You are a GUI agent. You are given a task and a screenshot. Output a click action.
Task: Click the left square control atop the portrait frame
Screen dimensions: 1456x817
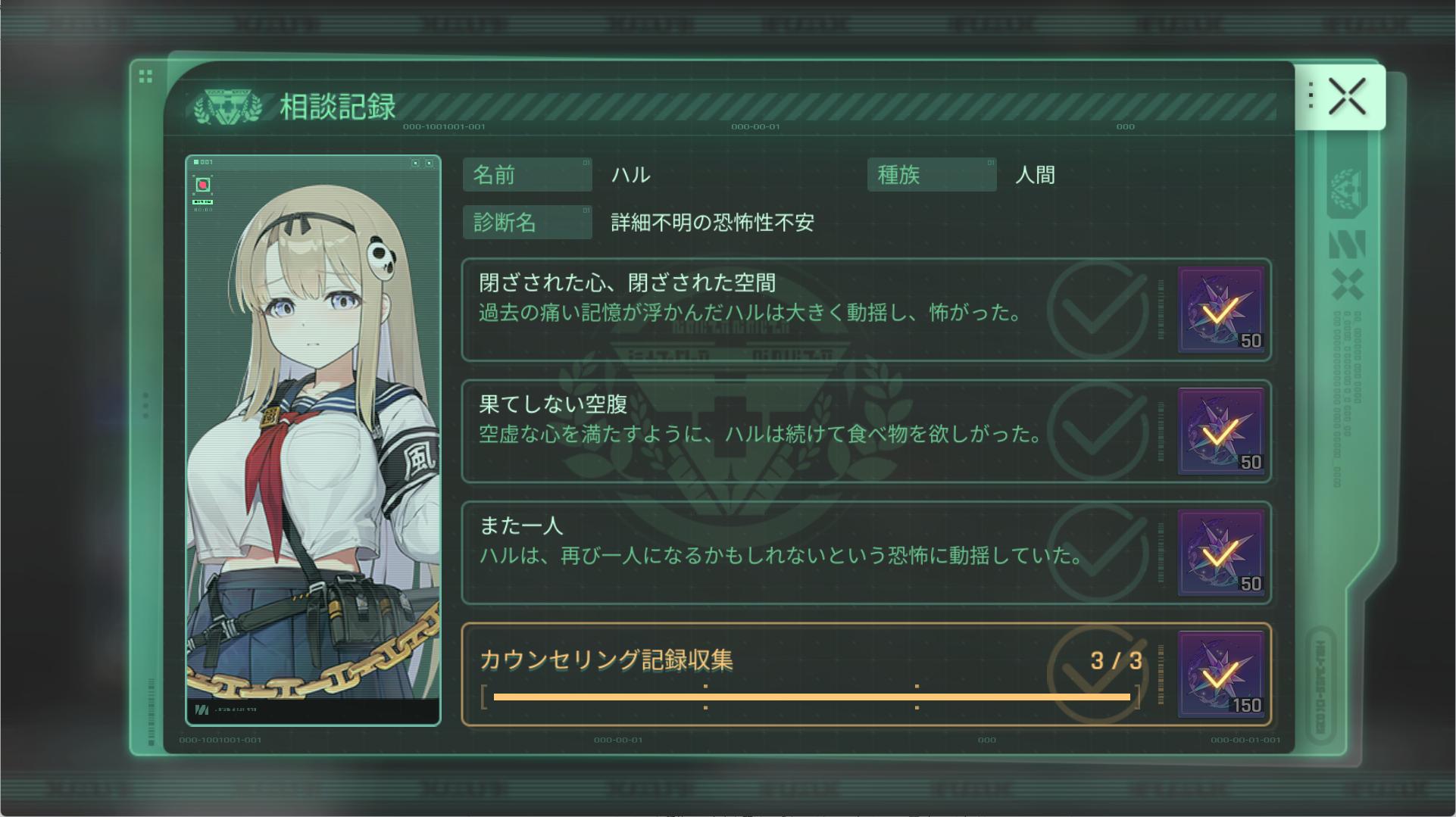tap(414, 164)
